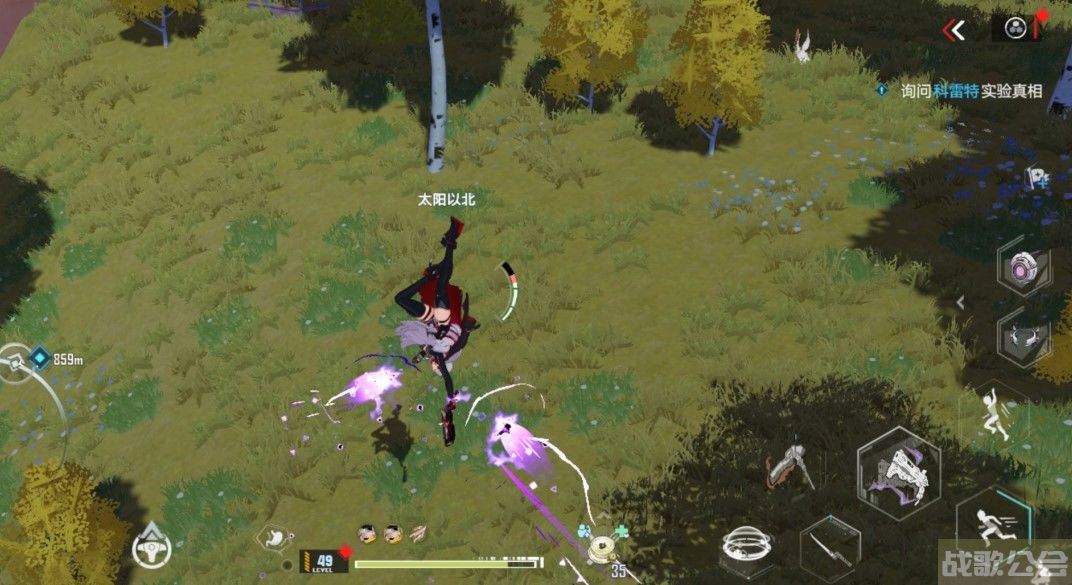Expand the top menu with the double-arrow
Viewport: 1072px width, 585px height.
956,30
